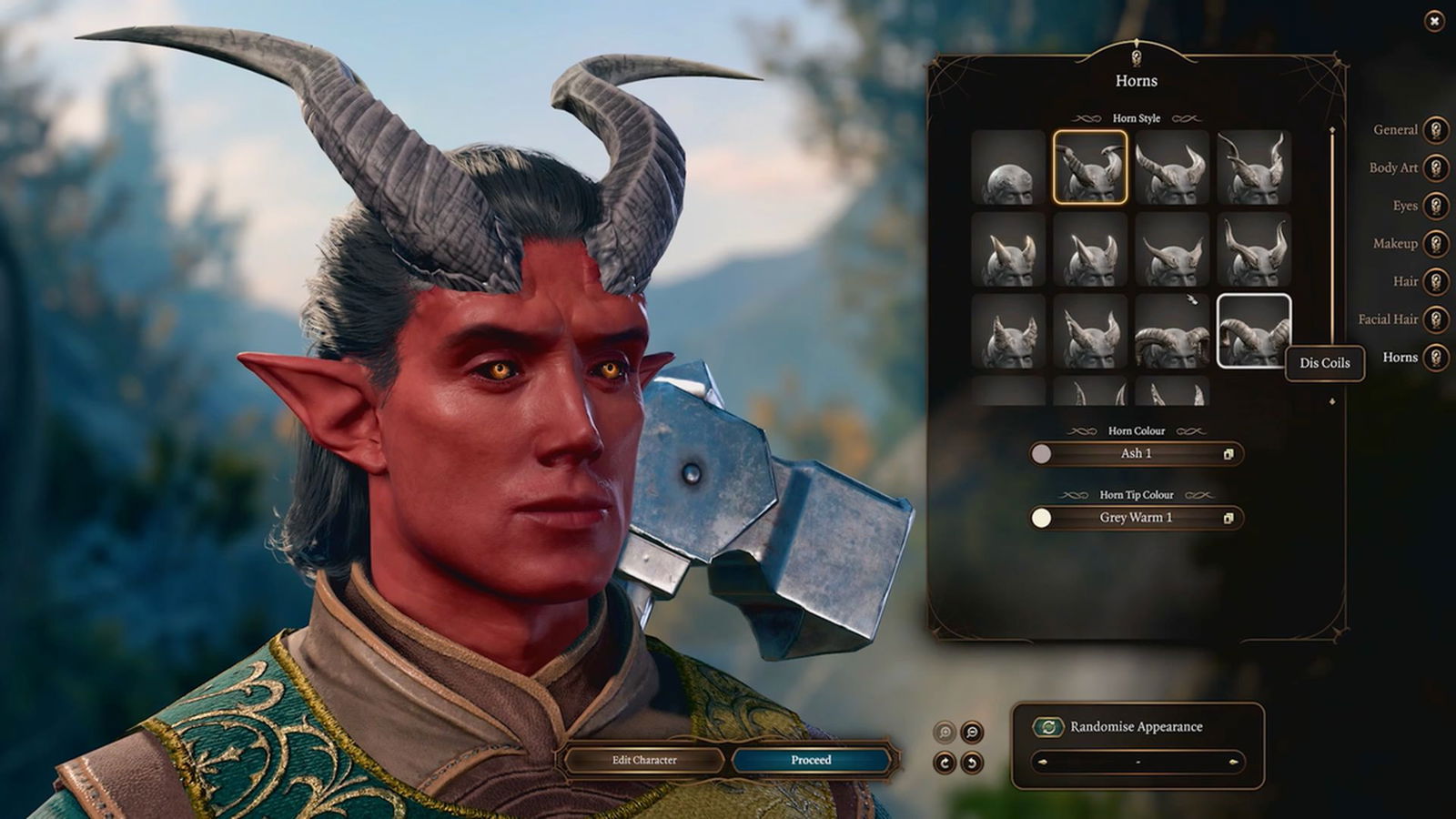1456x819 pixels.
Task: Click the dice icon next to Horns
Action: click(x=1436, y=358)
